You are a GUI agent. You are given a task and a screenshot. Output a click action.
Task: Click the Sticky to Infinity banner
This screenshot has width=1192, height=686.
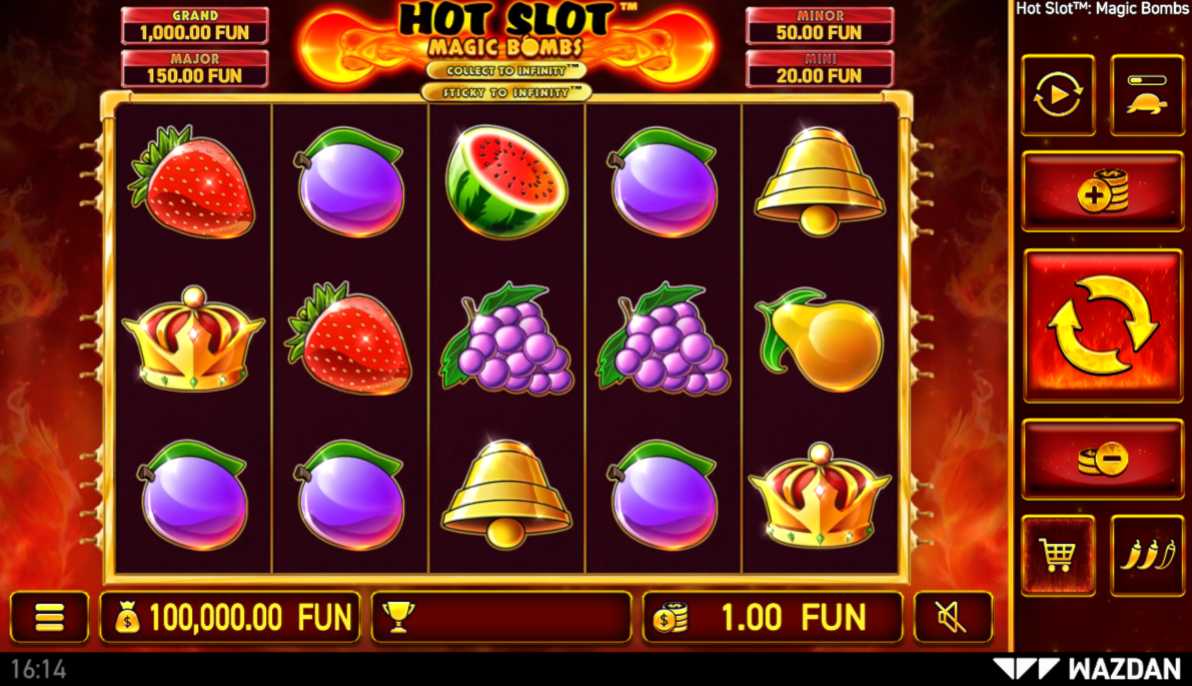(506, 92)
